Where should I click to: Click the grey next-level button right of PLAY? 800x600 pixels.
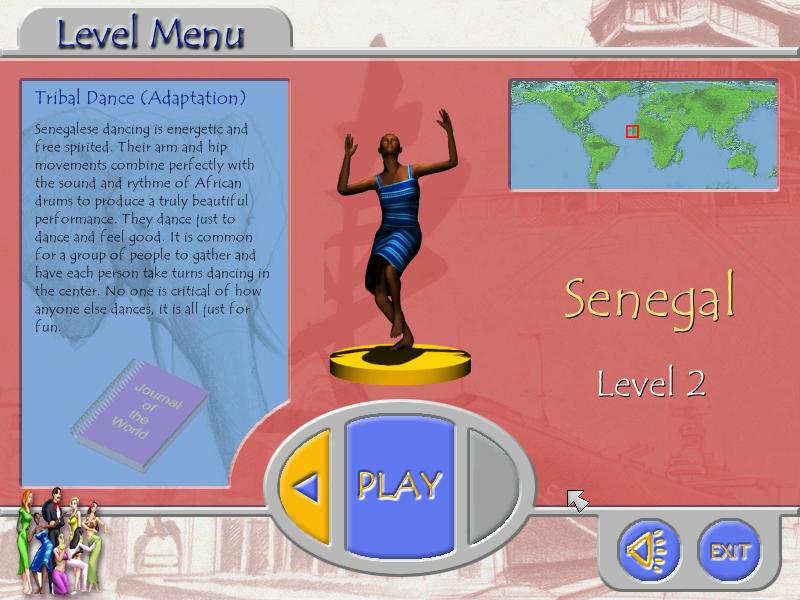click(493, 486)
